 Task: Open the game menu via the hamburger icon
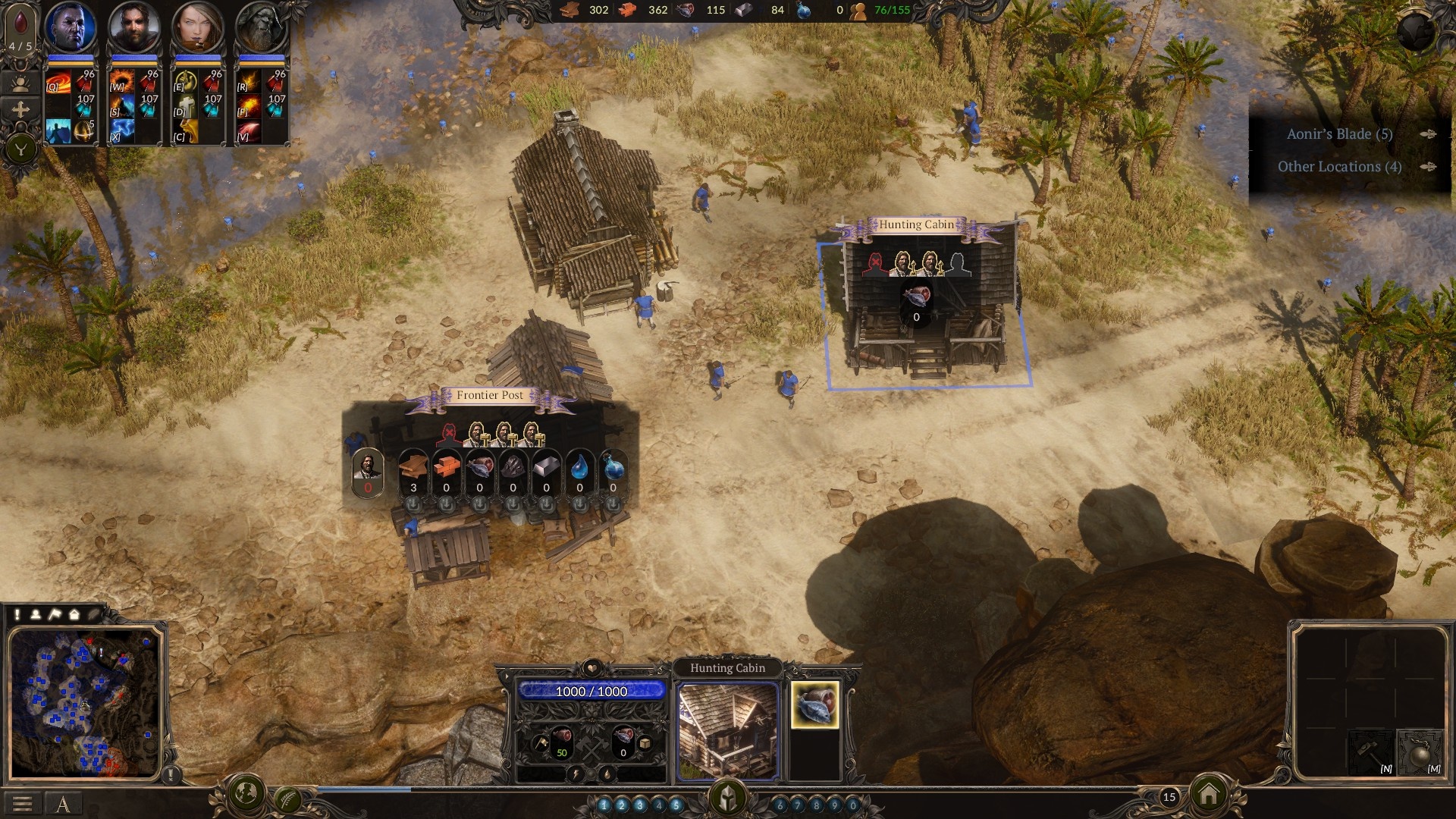tap(23, 802)
